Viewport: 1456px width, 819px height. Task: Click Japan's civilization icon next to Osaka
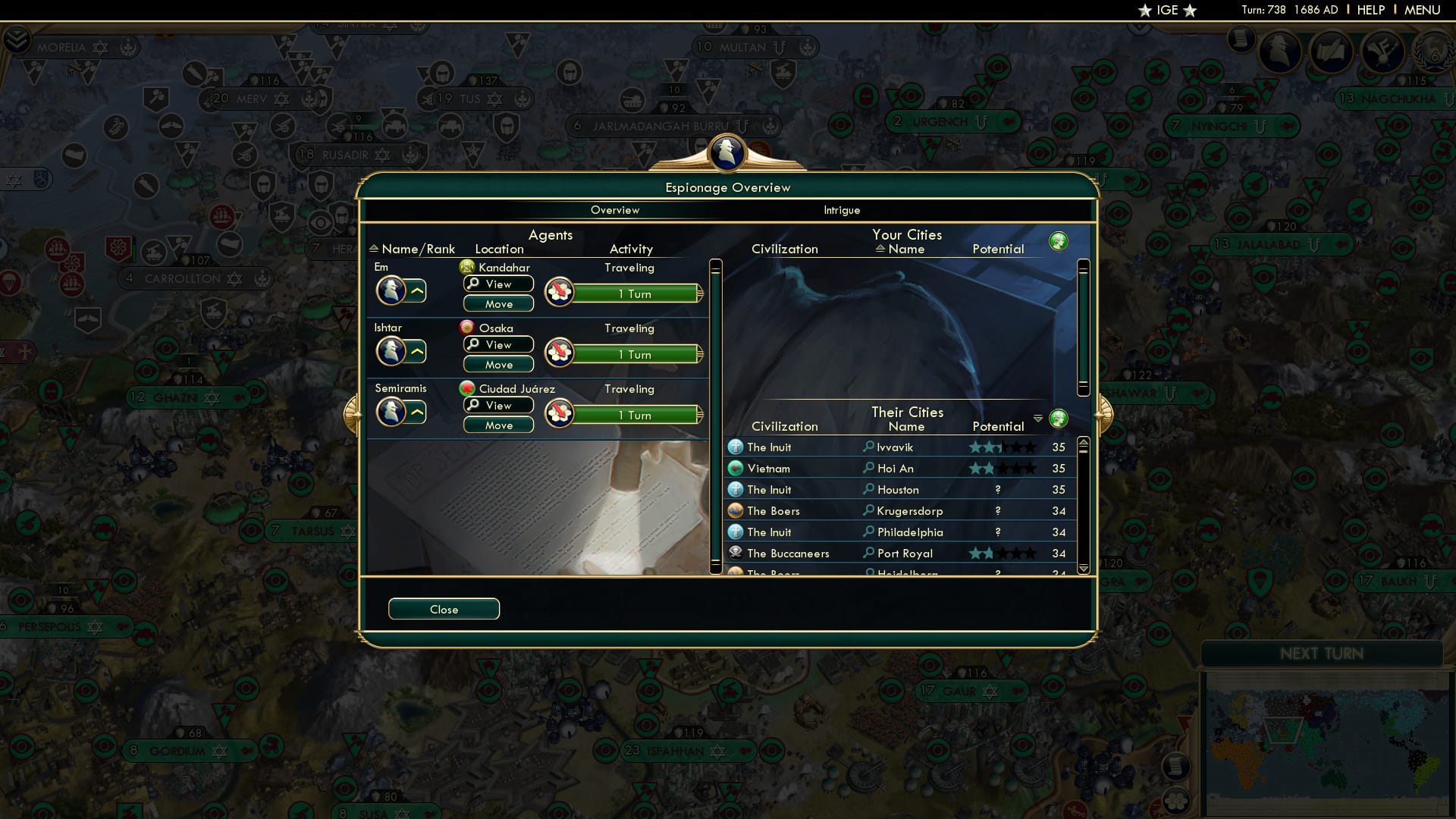click(x=469, y=328)
